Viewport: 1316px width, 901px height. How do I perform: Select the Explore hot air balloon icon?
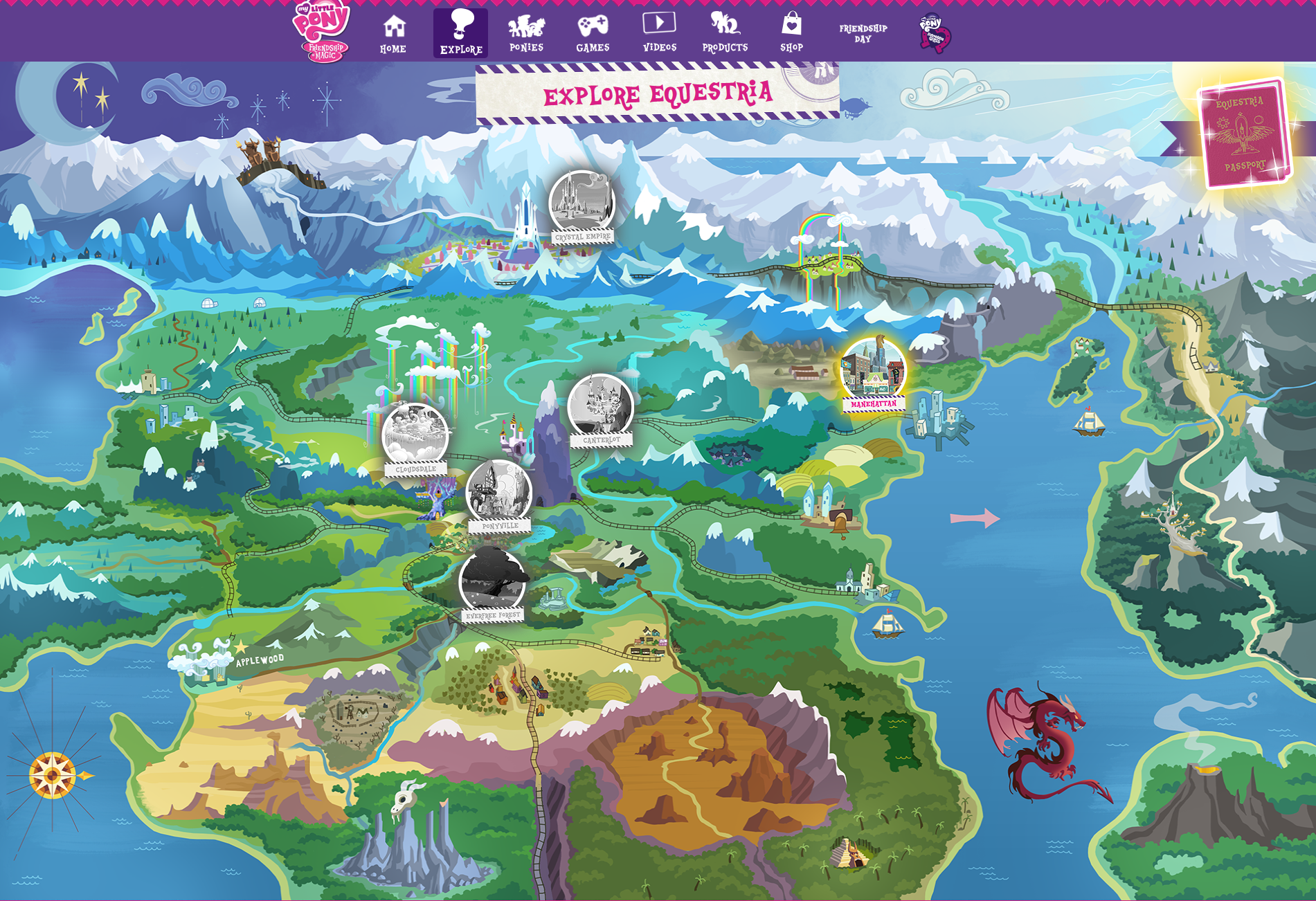[460, 28]
